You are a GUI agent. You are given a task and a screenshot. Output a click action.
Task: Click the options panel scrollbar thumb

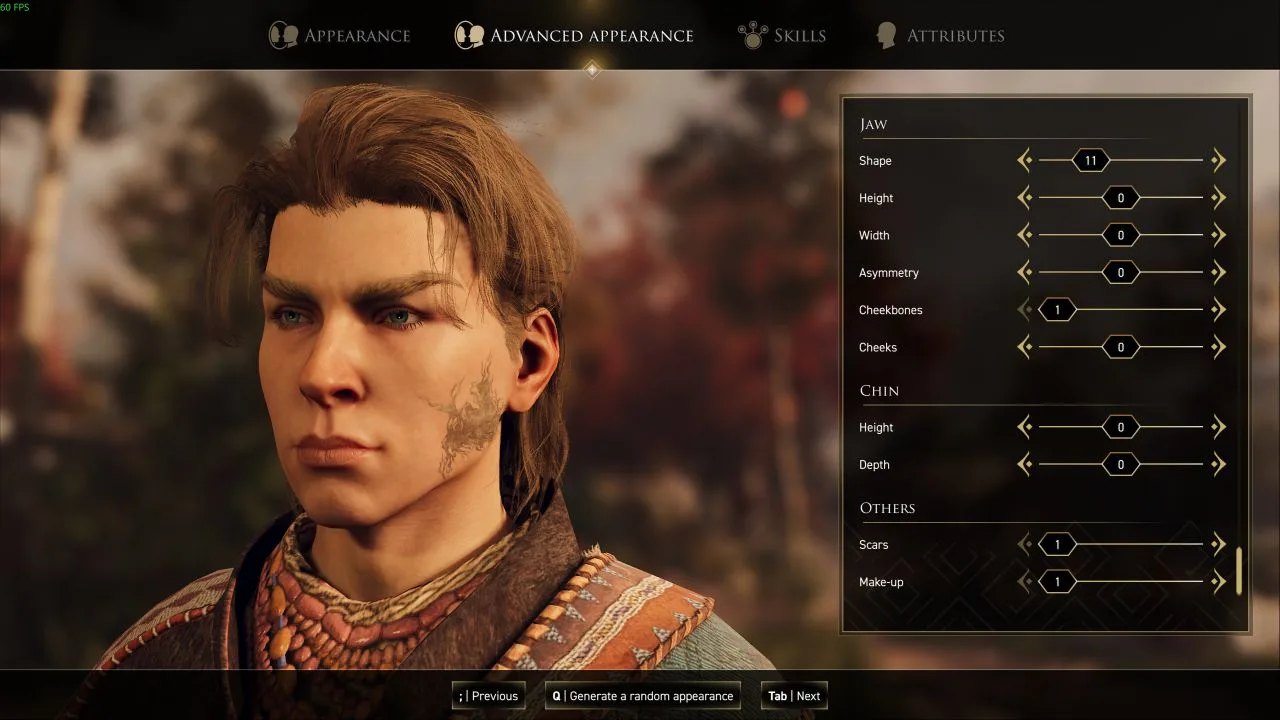pyautogui.click(x=1239, y=571)
